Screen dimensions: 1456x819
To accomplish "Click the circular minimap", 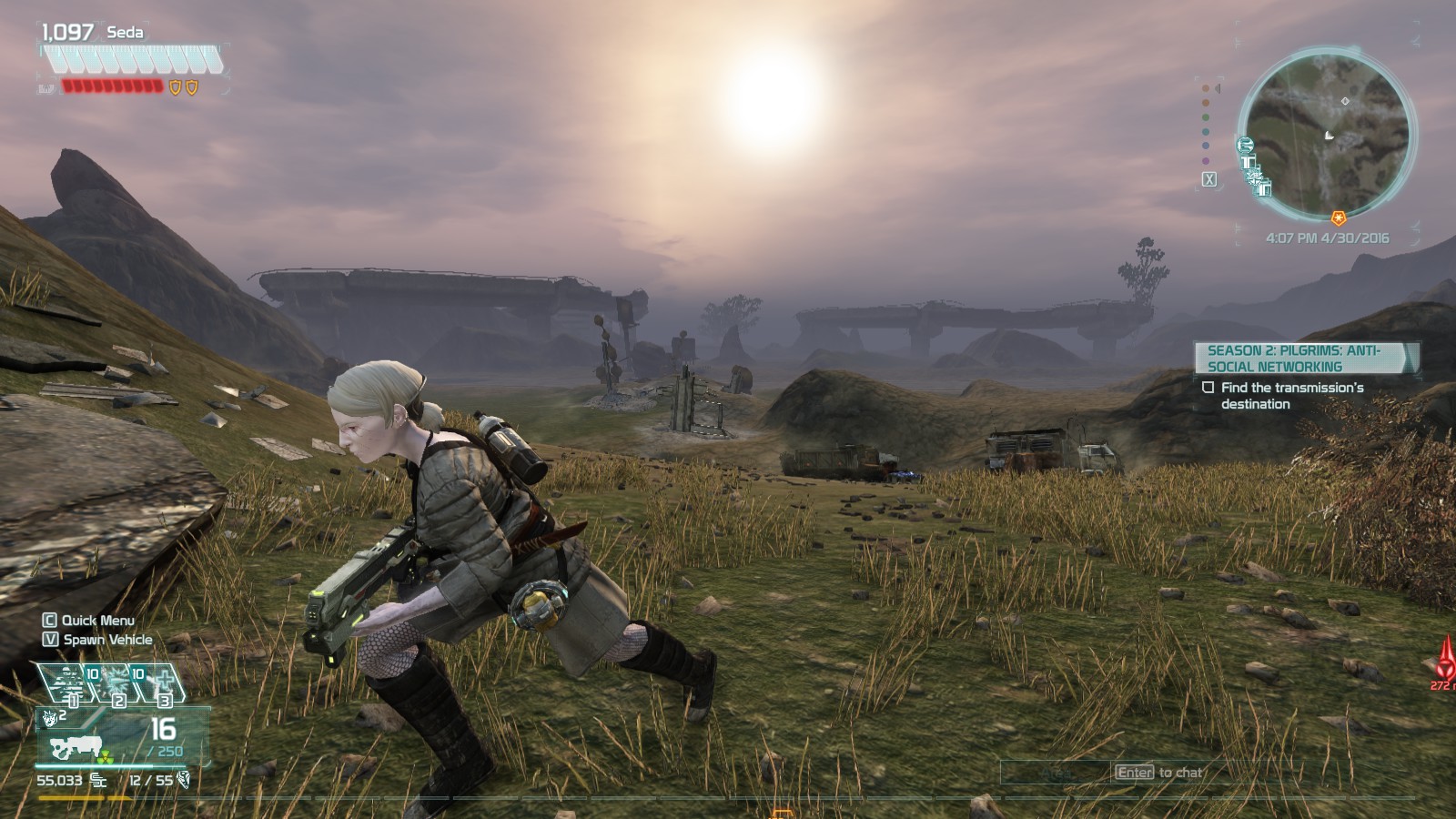I will pyautogui.click(x=1325, y=135).
